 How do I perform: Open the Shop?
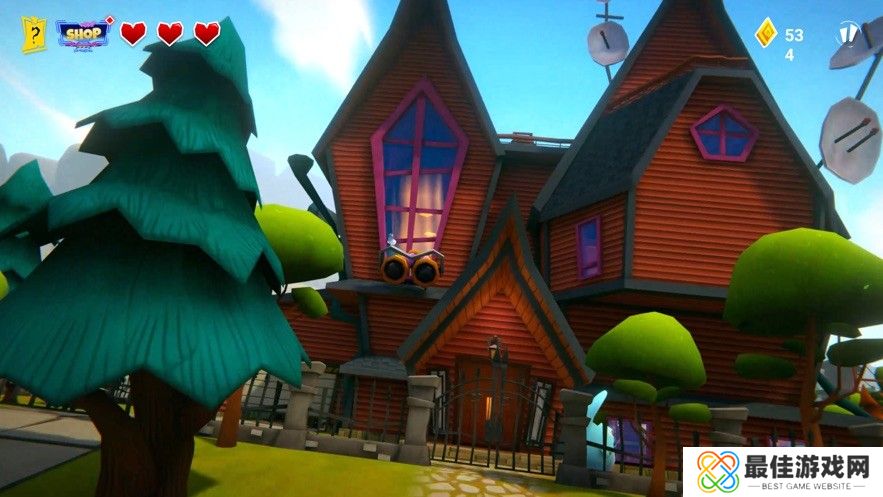83,34
